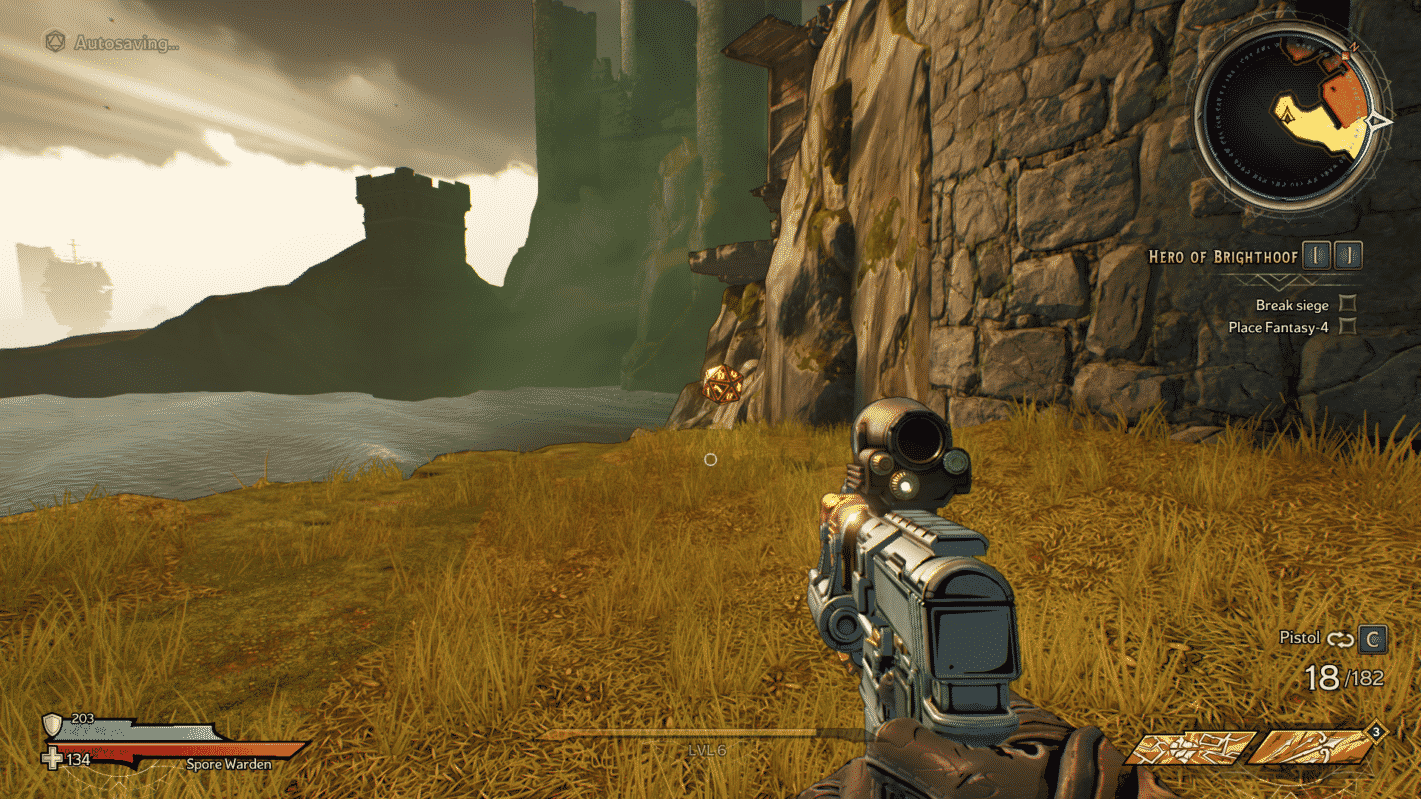Activate the arrow volley ability icon
Screen dimensions: 1421x799
click(x=1312, y=746)
